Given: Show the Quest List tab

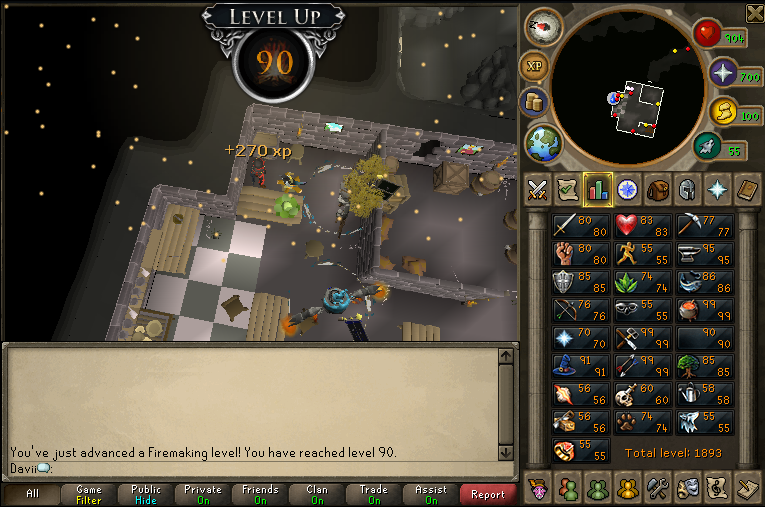Looking at the screenshot, I should pyautogui.click(x=568, y=188).
